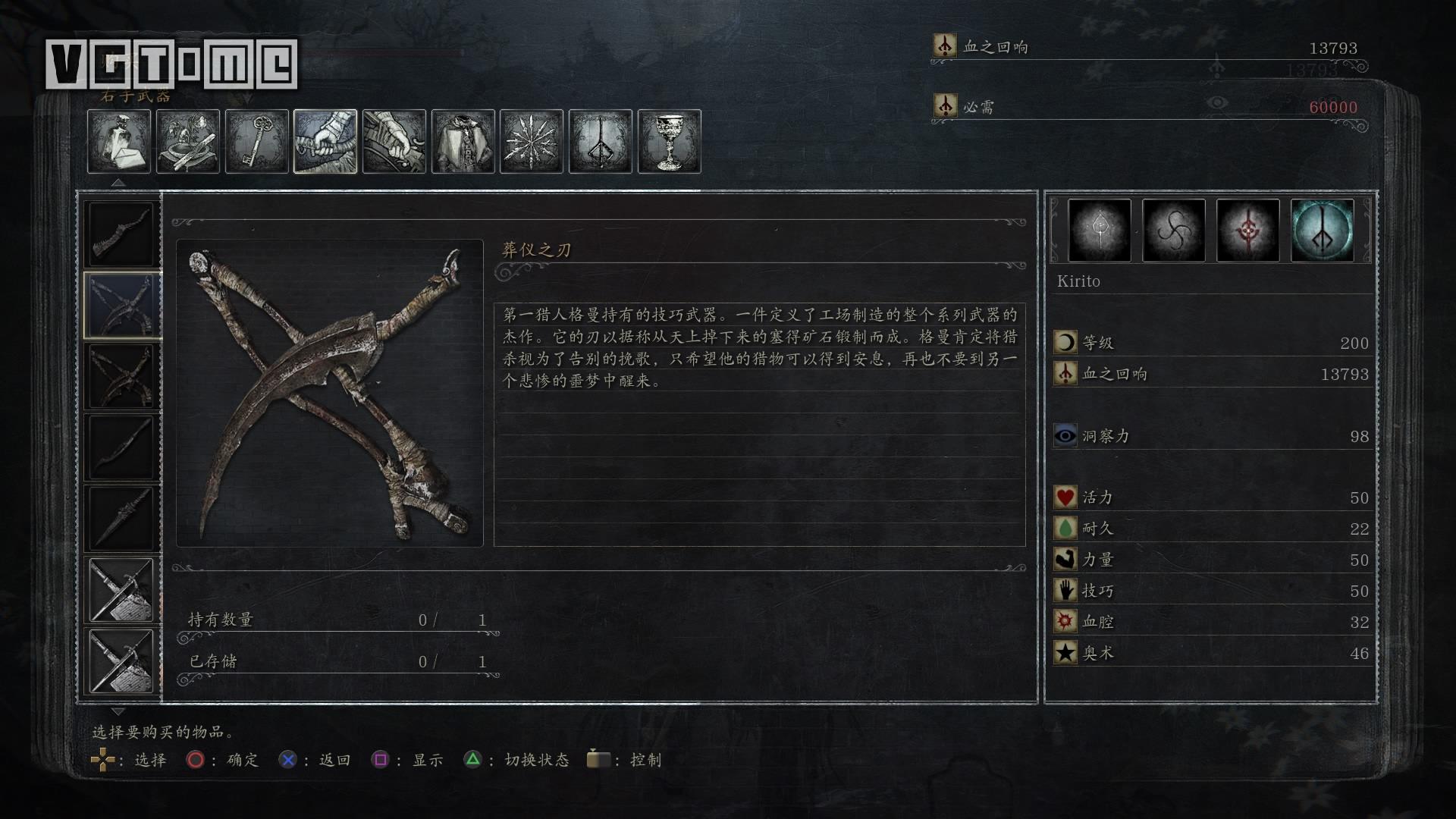Open the Caryll rune tab
Viewport: 1456px width, 819px height.
(x=601, y=142)
